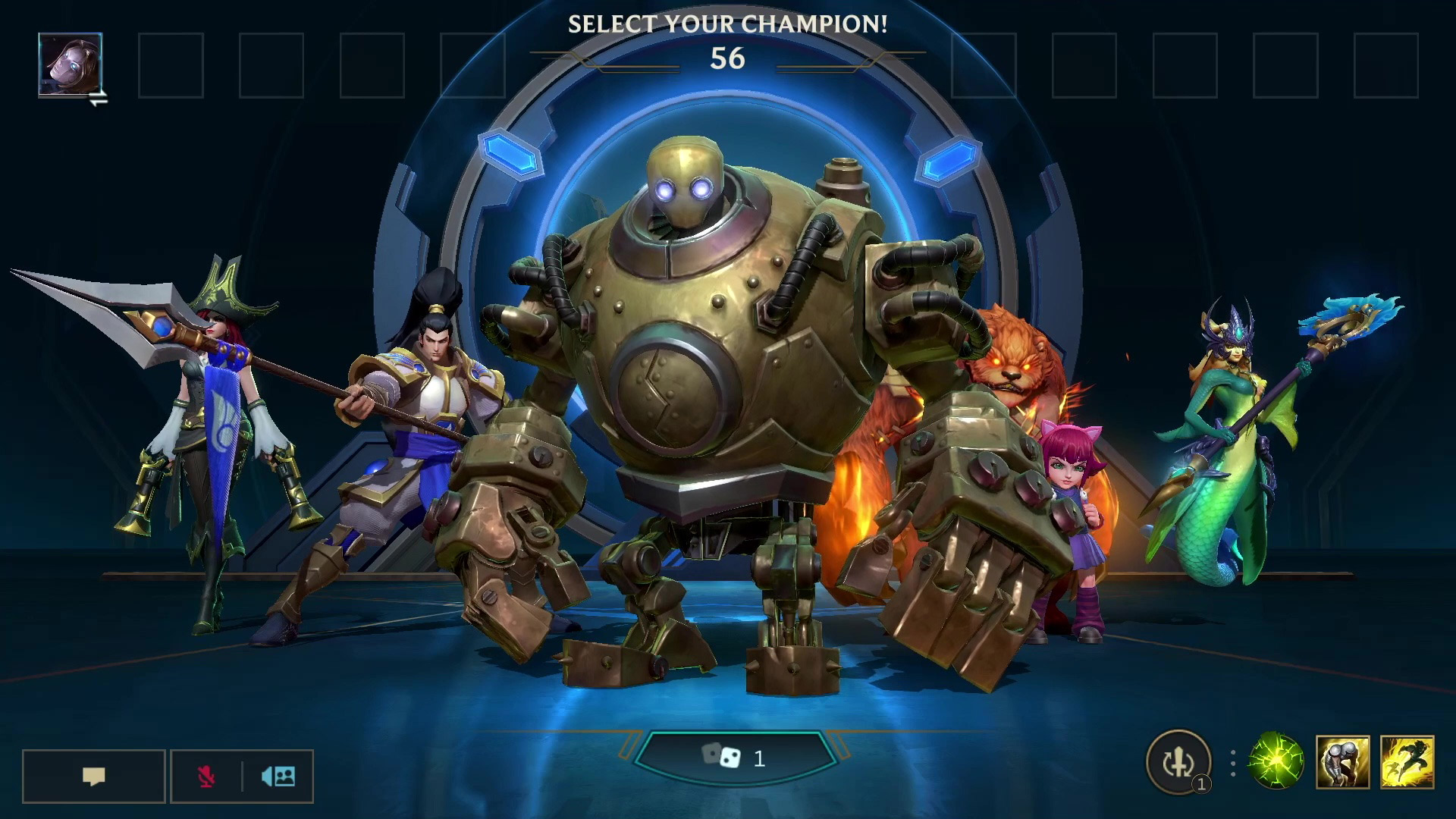Select the Blitzcrank player portrait
1456x819 pixels.
point(71,64)
